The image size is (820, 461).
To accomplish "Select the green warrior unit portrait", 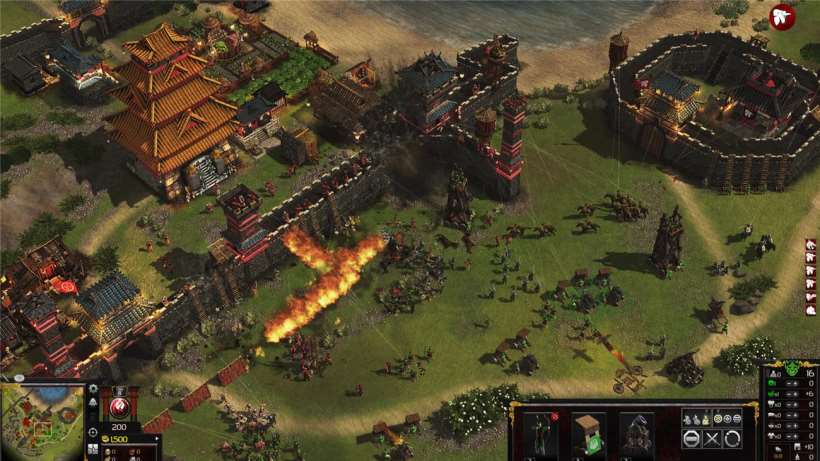I will click(541, 432).
